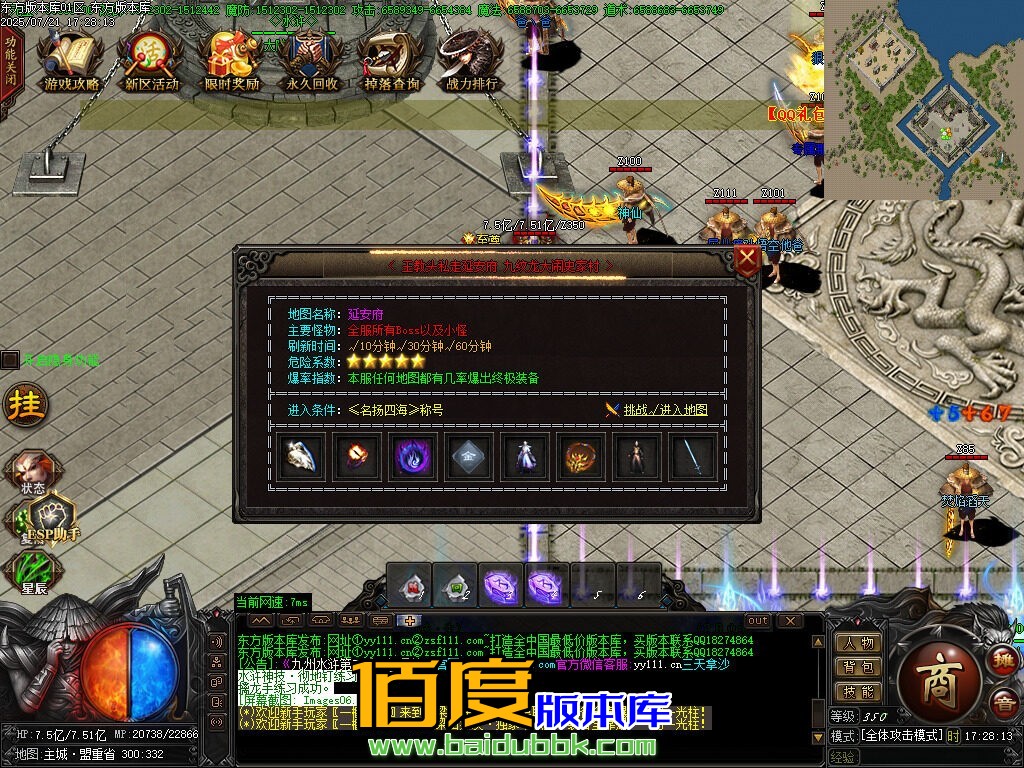Open the 状态 status icon
Image resolution: width=1024 pixels, height=768 pixels.
point(33,472)
